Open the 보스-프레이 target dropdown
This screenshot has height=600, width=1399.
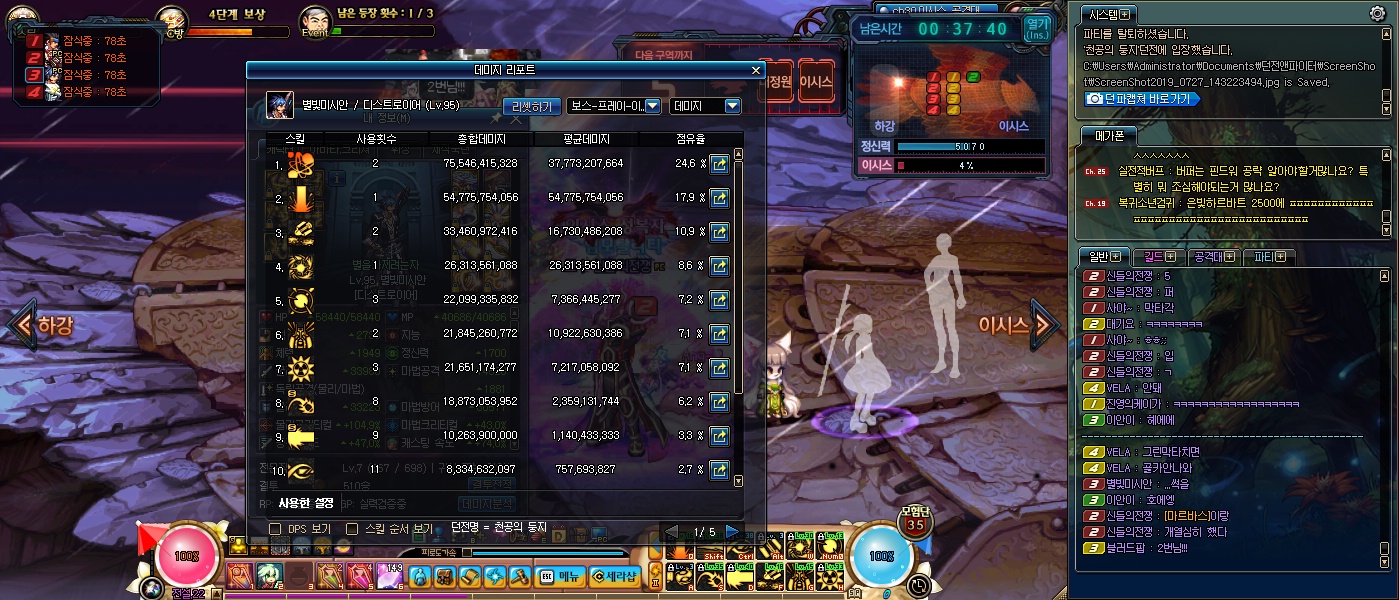click(614, 106)
